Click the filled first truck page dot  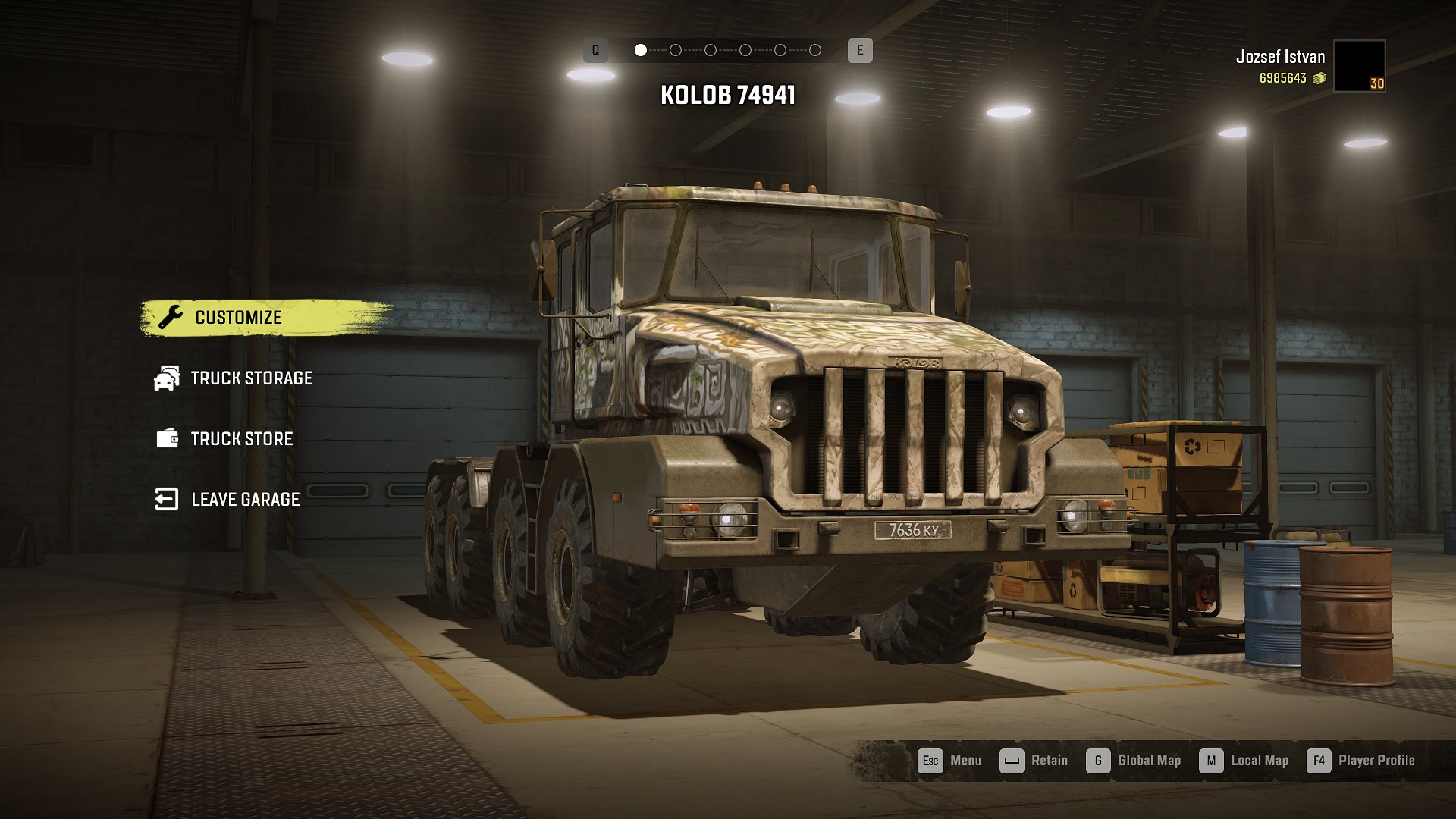[x=641, y=50]
